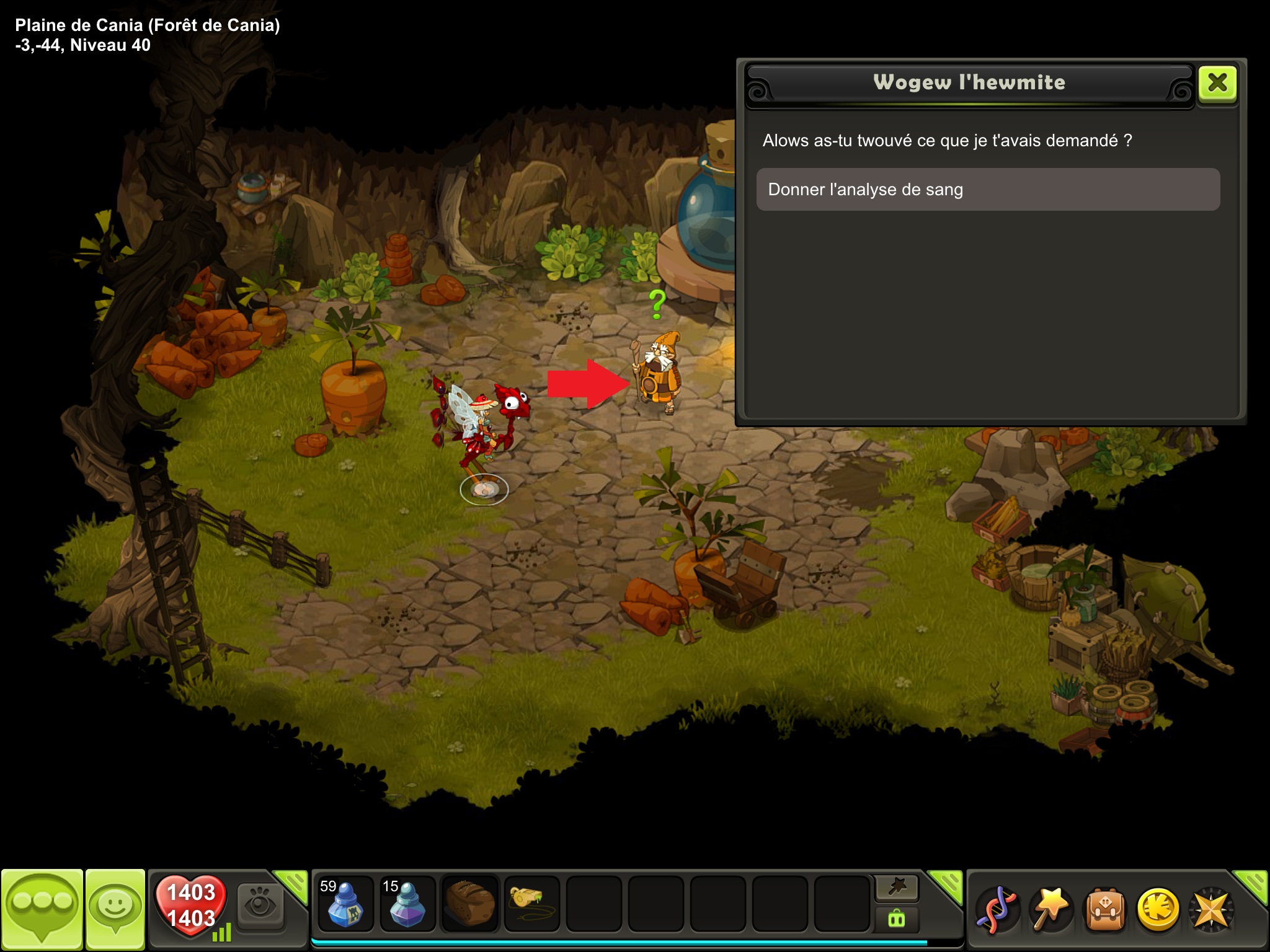Close the Wogew l'hewmite dialogue window
This screenshot has width=1270, height=952.
pos(1217,83)
